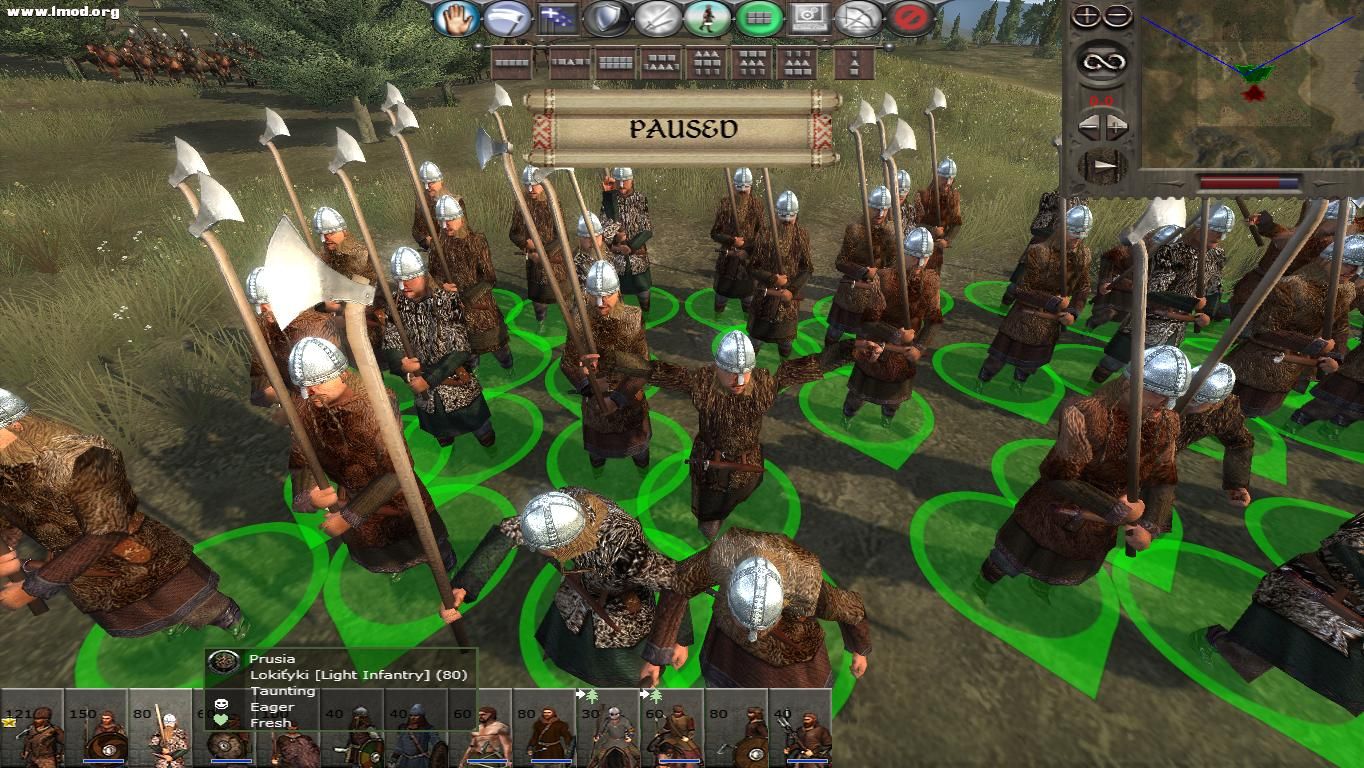Increase battle speed with the plus arrow

click(x=1116, y=125)
